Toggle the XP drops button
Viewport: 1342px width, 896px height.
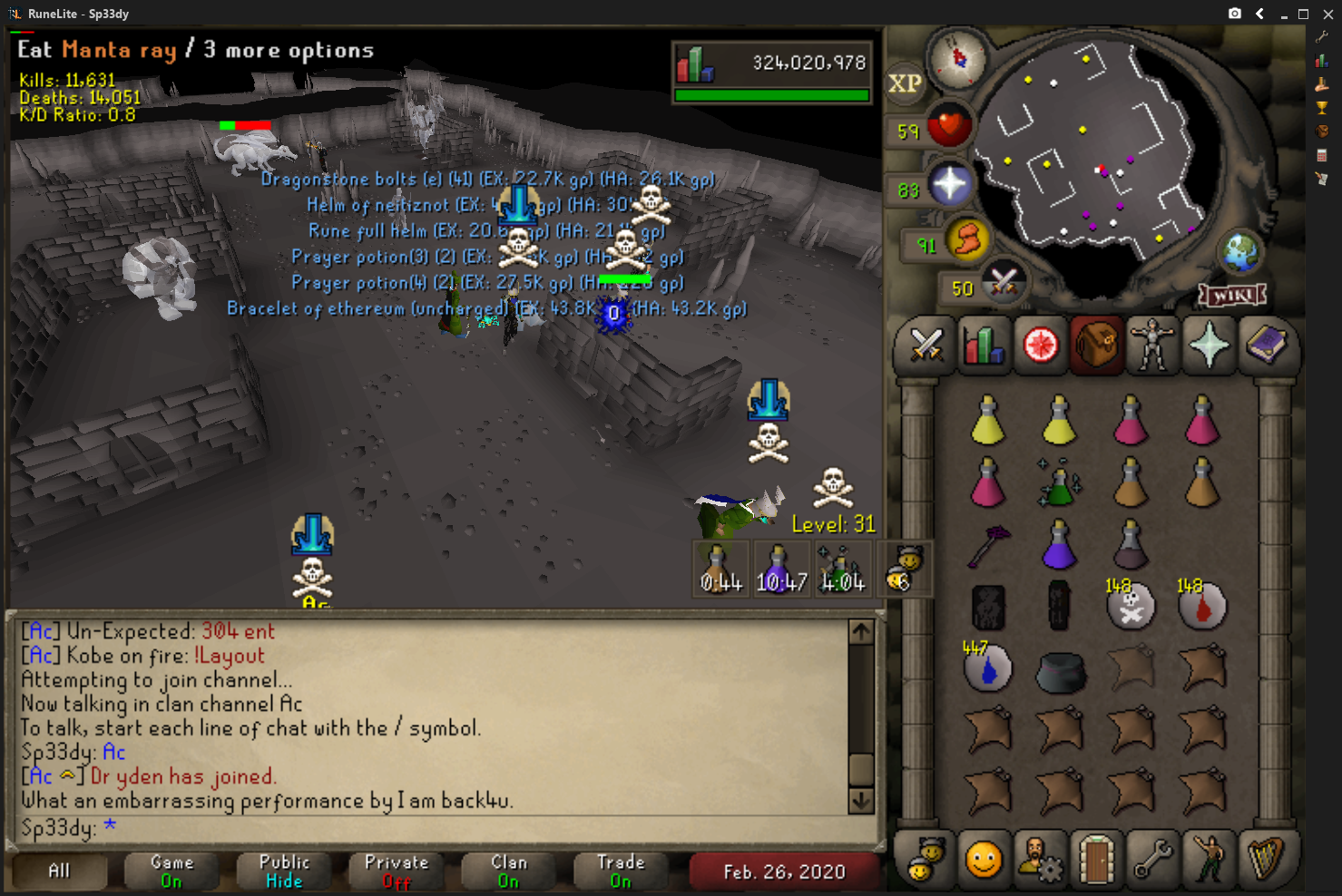pos(905,83)
